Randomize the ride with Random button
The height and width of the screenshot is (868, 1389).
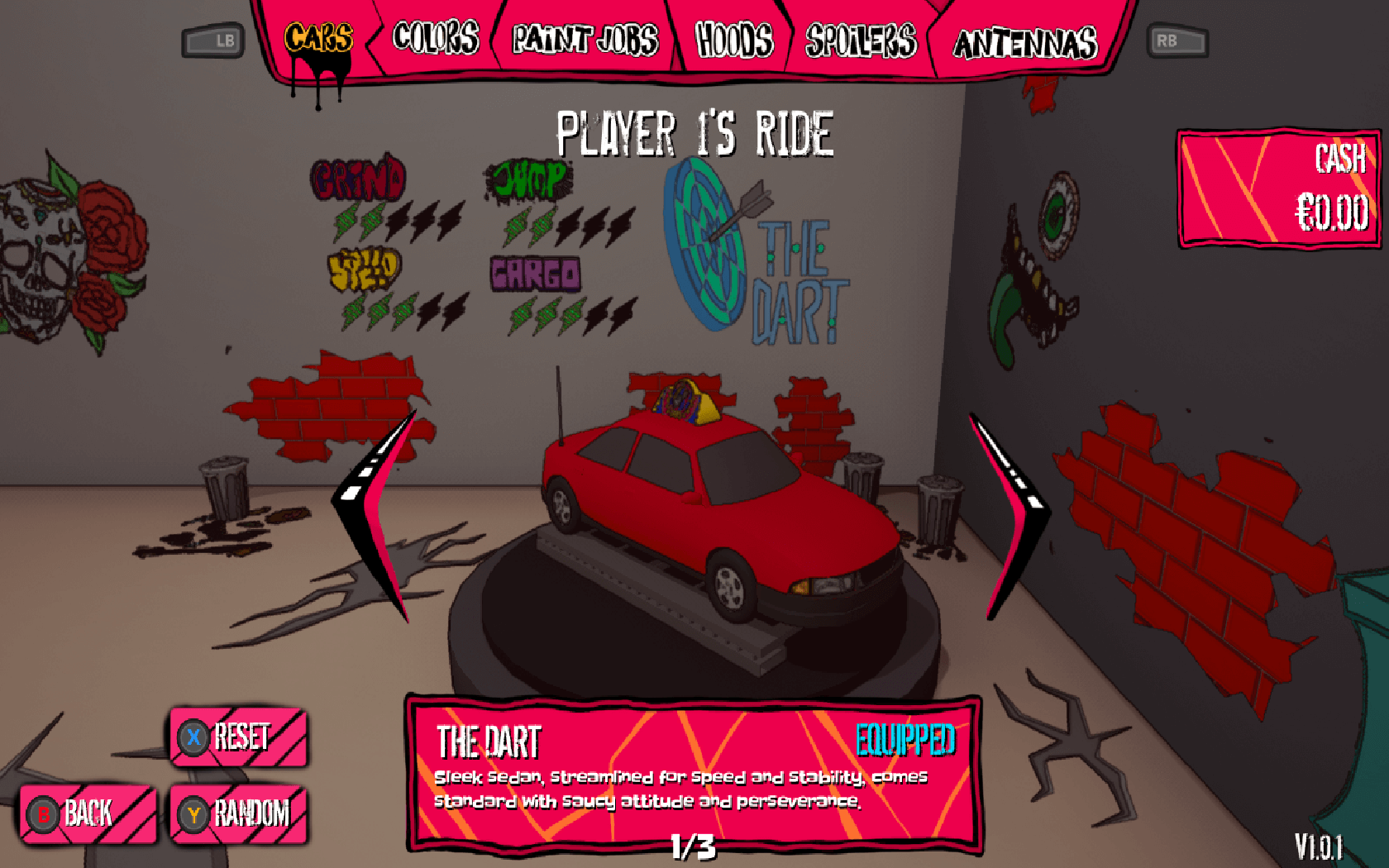click(x=239, y=814)
